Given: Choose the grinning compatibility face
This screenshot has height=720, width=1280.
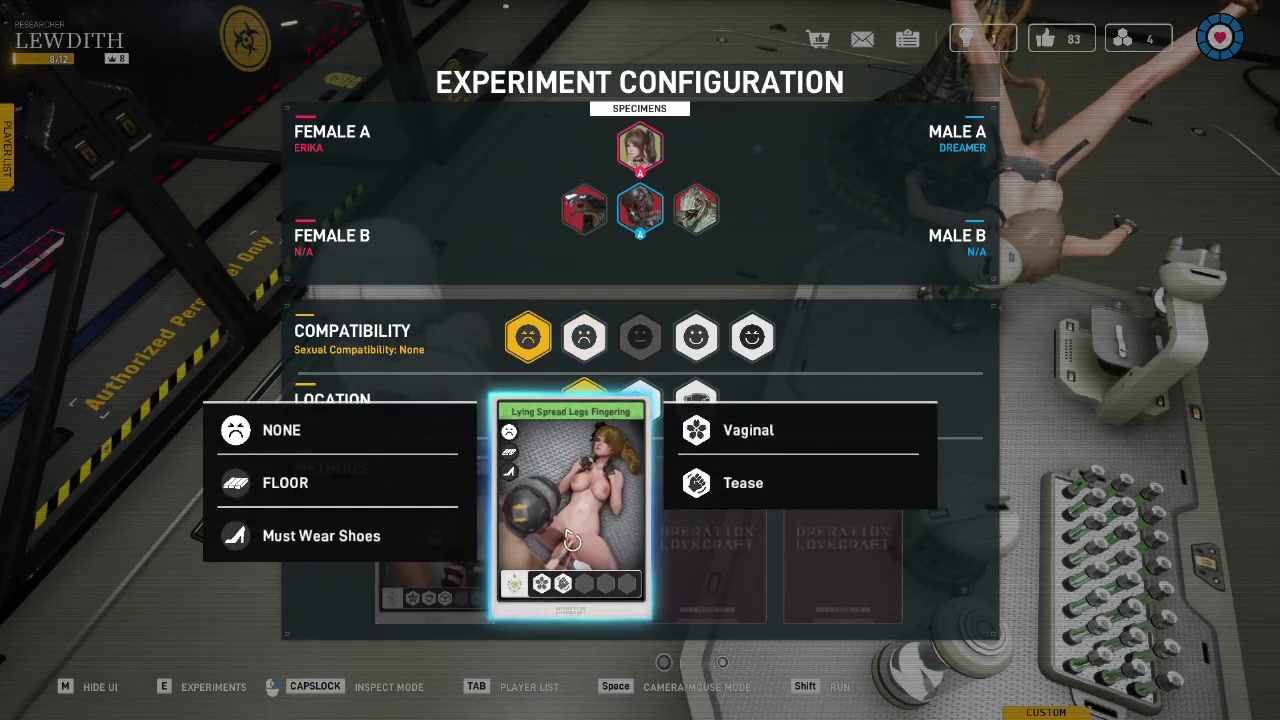Looking at the screenshot, I should (752, 338).
